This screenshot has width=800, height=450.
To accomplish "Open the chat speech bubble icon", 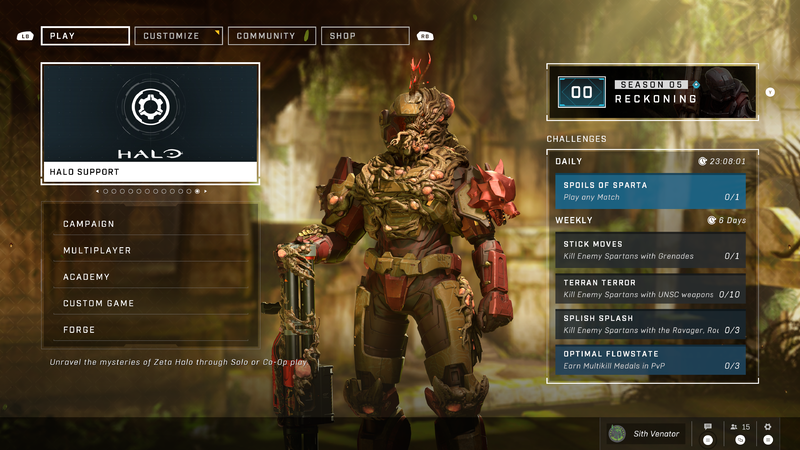I will click(708, 428).
